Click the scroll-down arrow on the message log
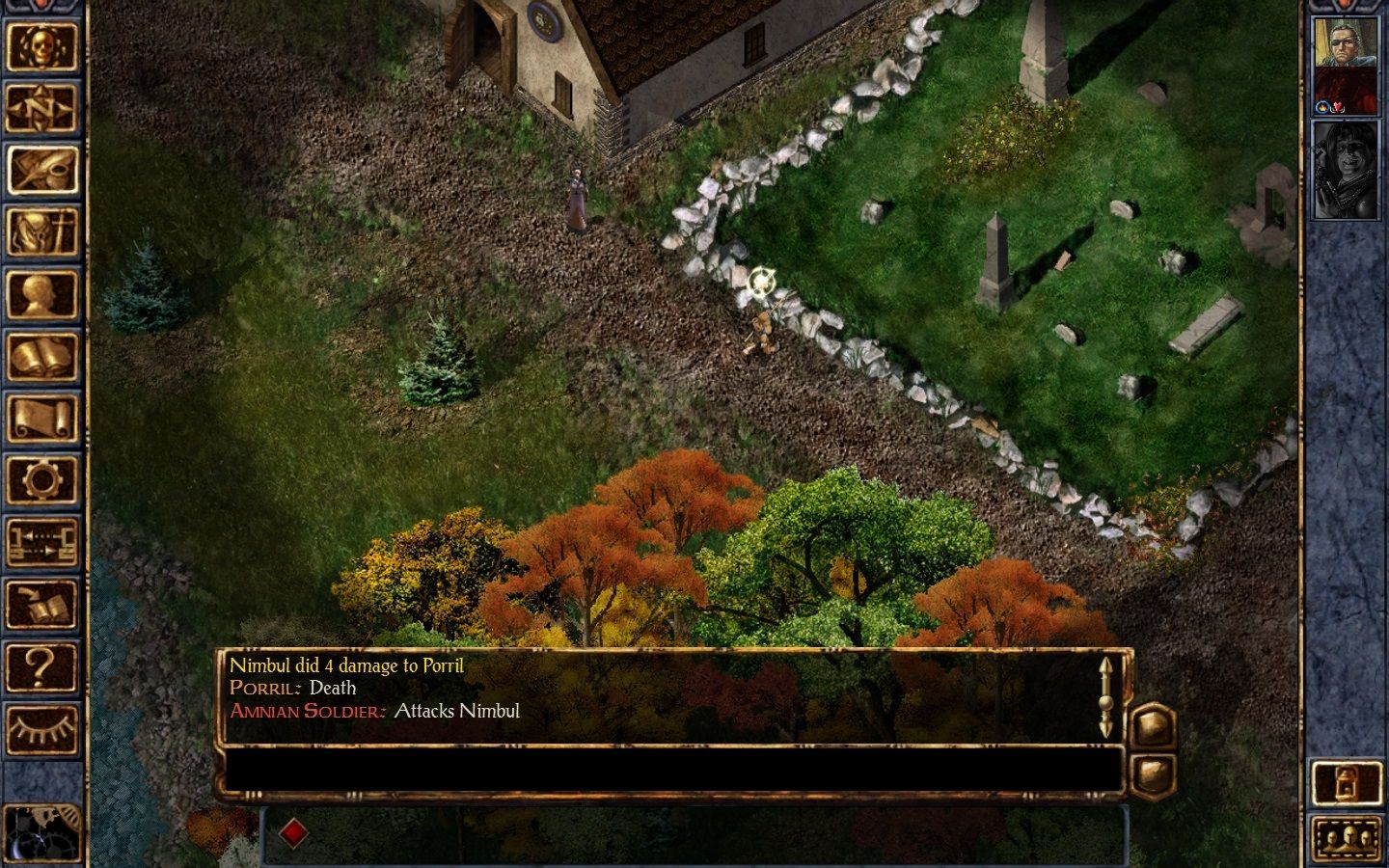The image size is (1389, 868). click(x=1106, y=725)
